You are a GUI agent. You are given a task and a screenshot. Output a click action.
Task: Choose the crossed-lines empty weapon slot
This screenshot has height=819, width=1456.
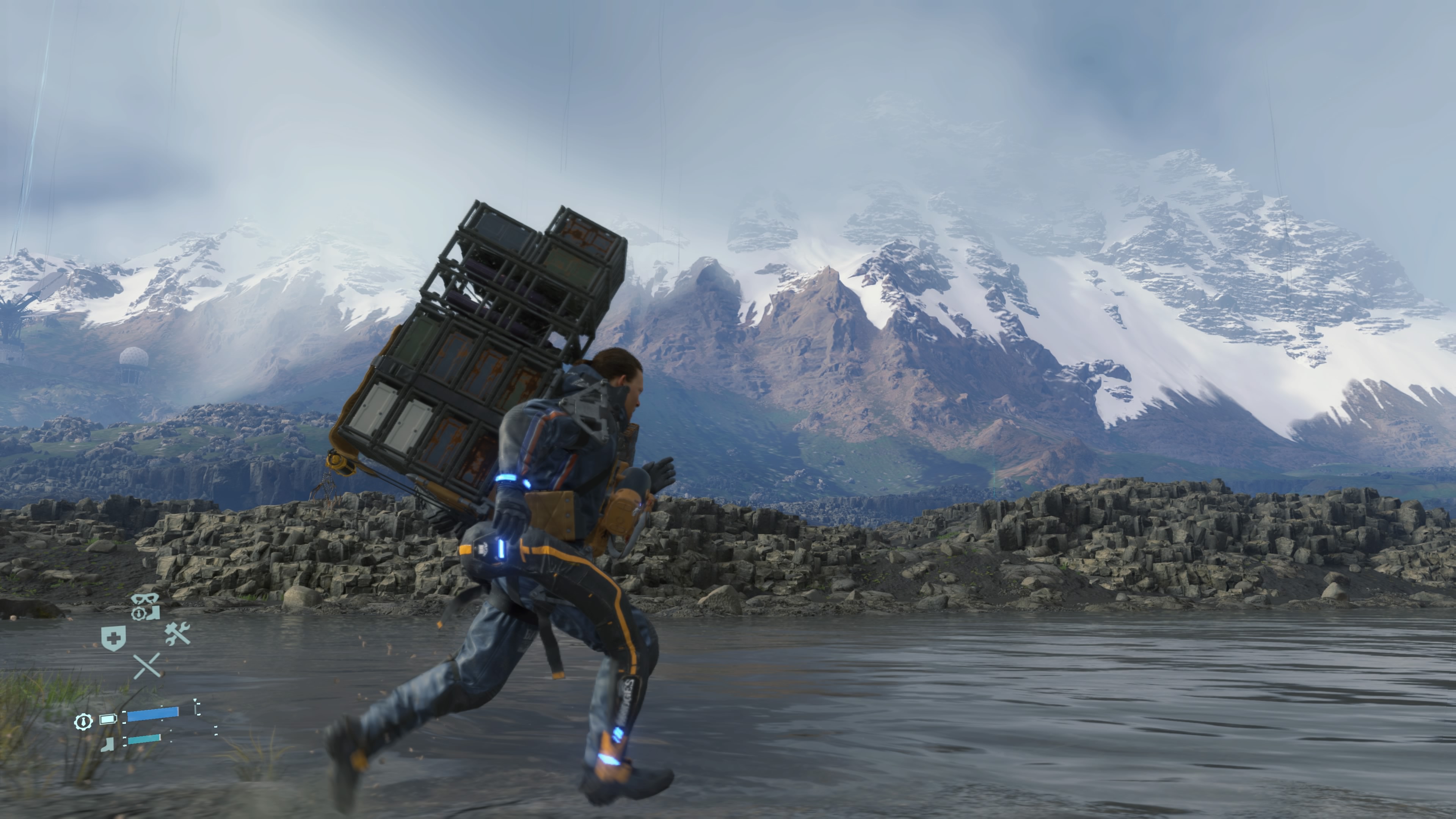point(147,665)
